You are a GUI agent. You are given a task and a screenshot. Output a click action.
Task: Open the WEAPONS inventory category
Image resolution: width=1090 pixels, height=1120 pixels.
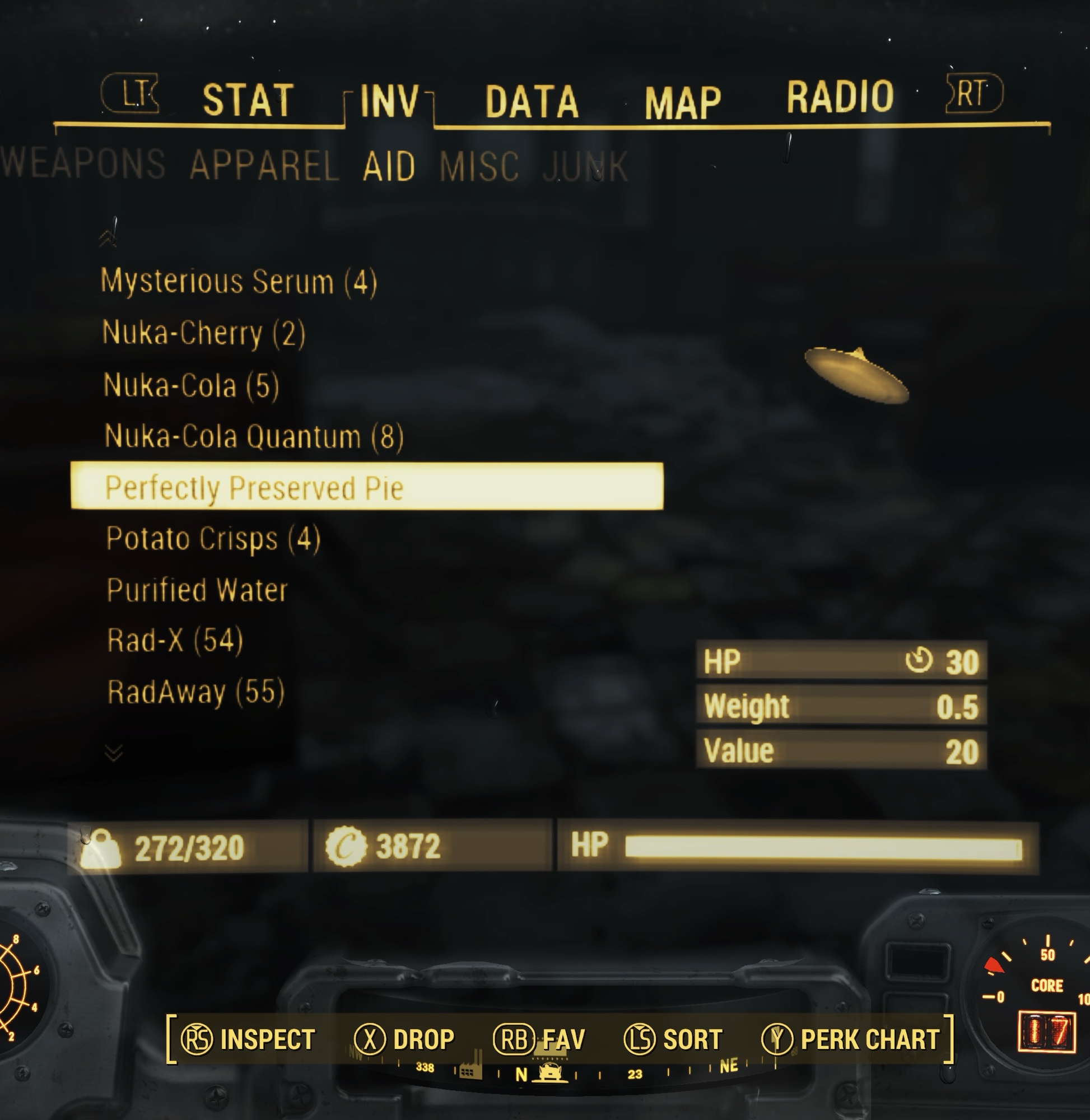click(83, 164)
